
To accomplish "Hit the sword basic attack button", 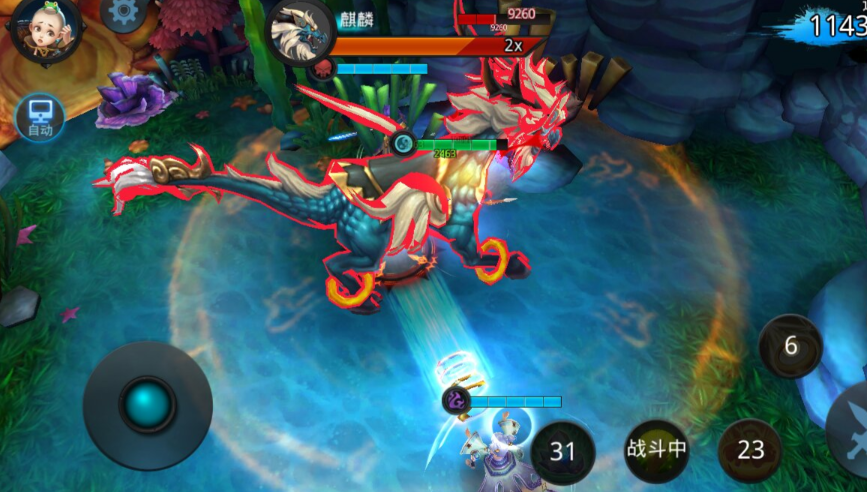I will pyautogui.click(x=850, y=420).
